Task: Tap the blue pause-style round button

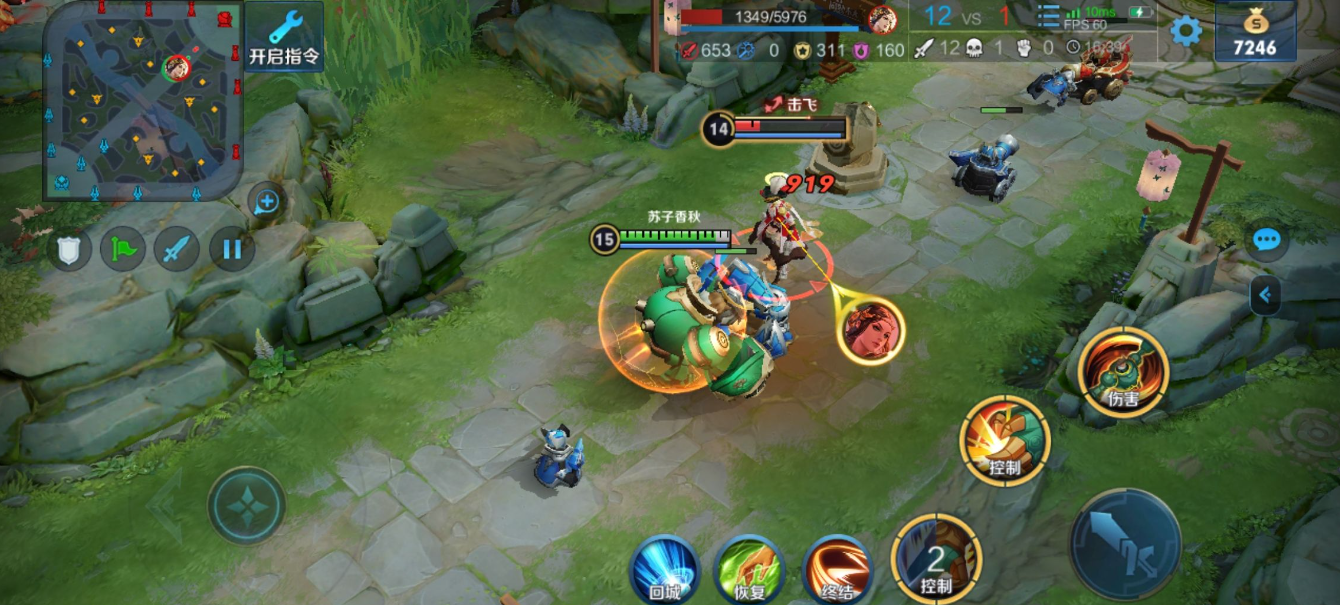Action: pos(232,248)
